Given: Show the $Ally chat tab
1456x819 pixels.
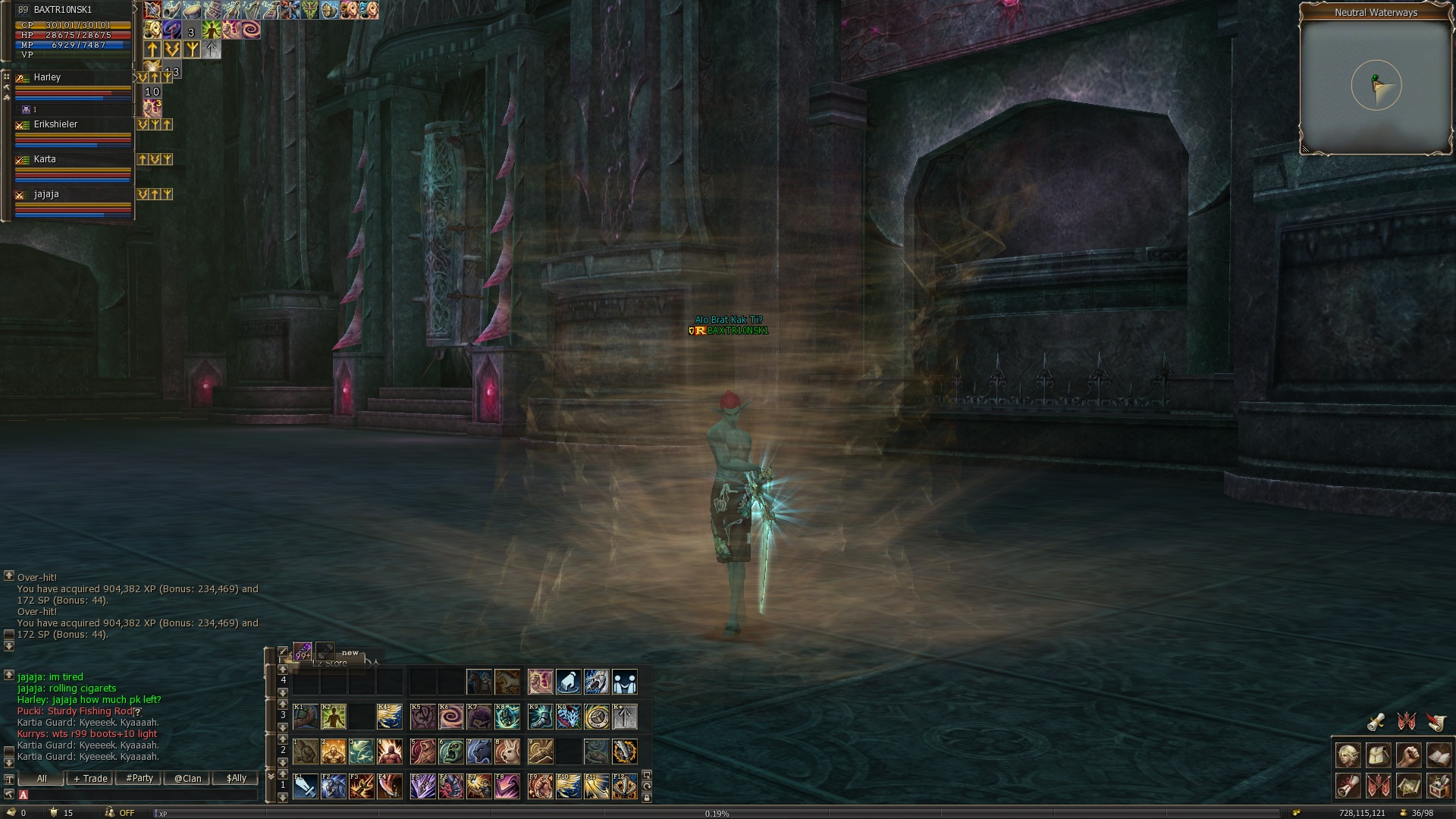Looking at the screenshot, I should [236, 779].
